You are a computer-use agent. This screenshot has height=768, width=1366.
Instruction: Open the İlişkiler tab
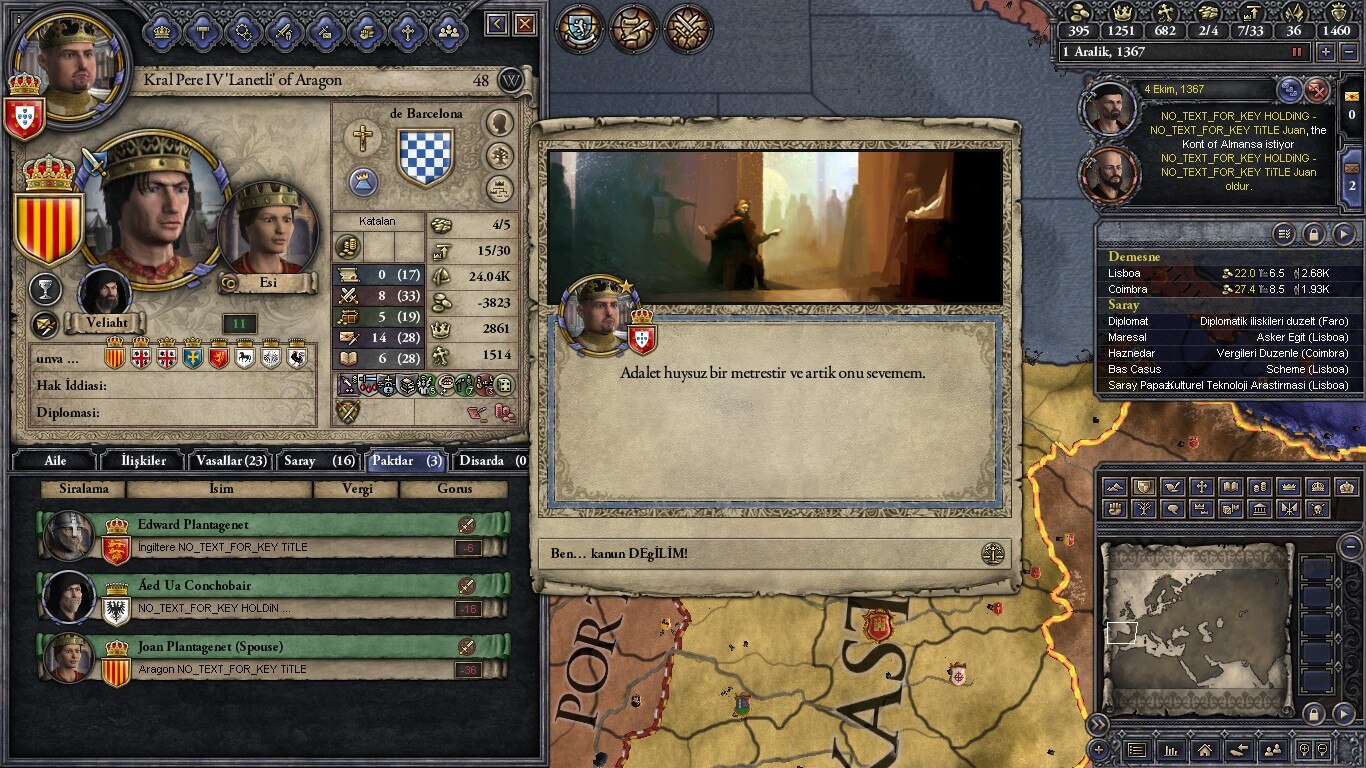145,461
